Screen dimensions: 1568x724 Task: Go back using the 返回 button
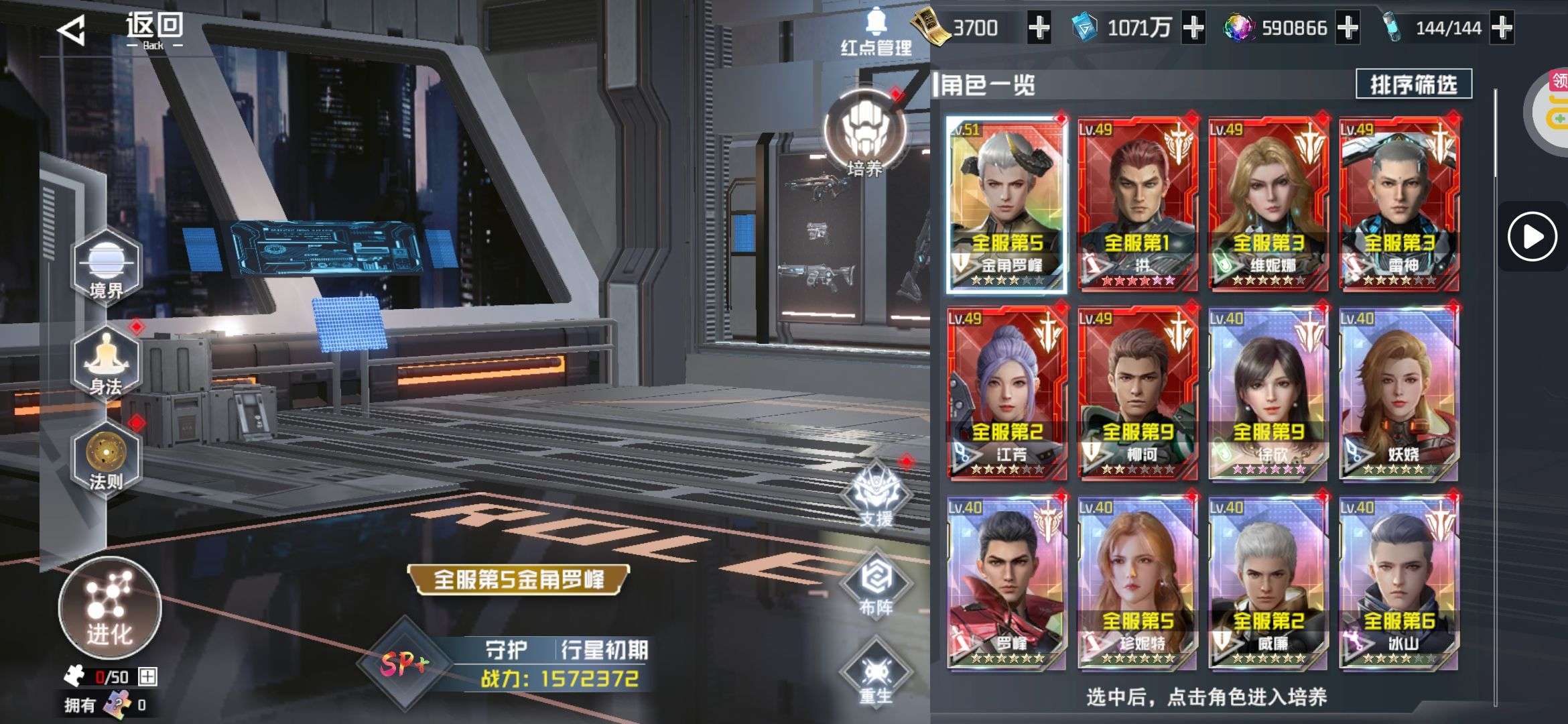pyautogui.click(x=121, y=30)
